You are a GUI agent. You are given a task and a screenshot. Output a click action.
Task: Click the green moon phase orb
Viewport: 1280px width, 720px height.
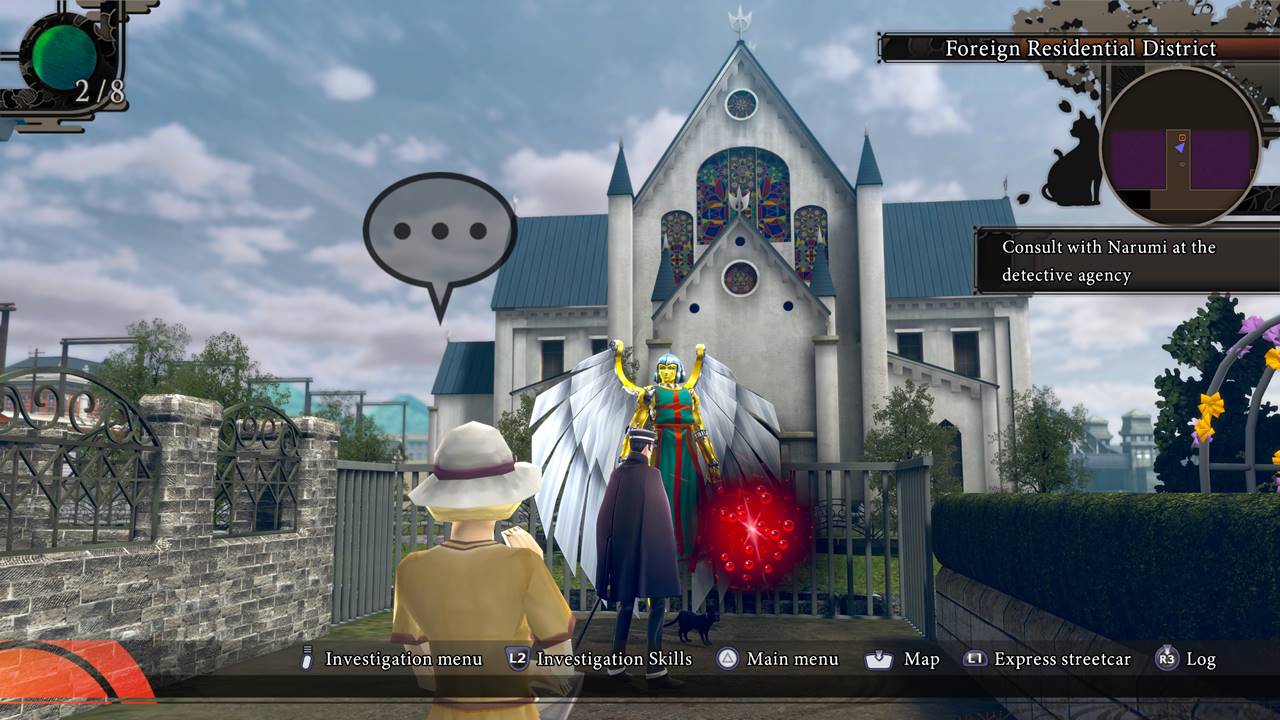[64, 57]
